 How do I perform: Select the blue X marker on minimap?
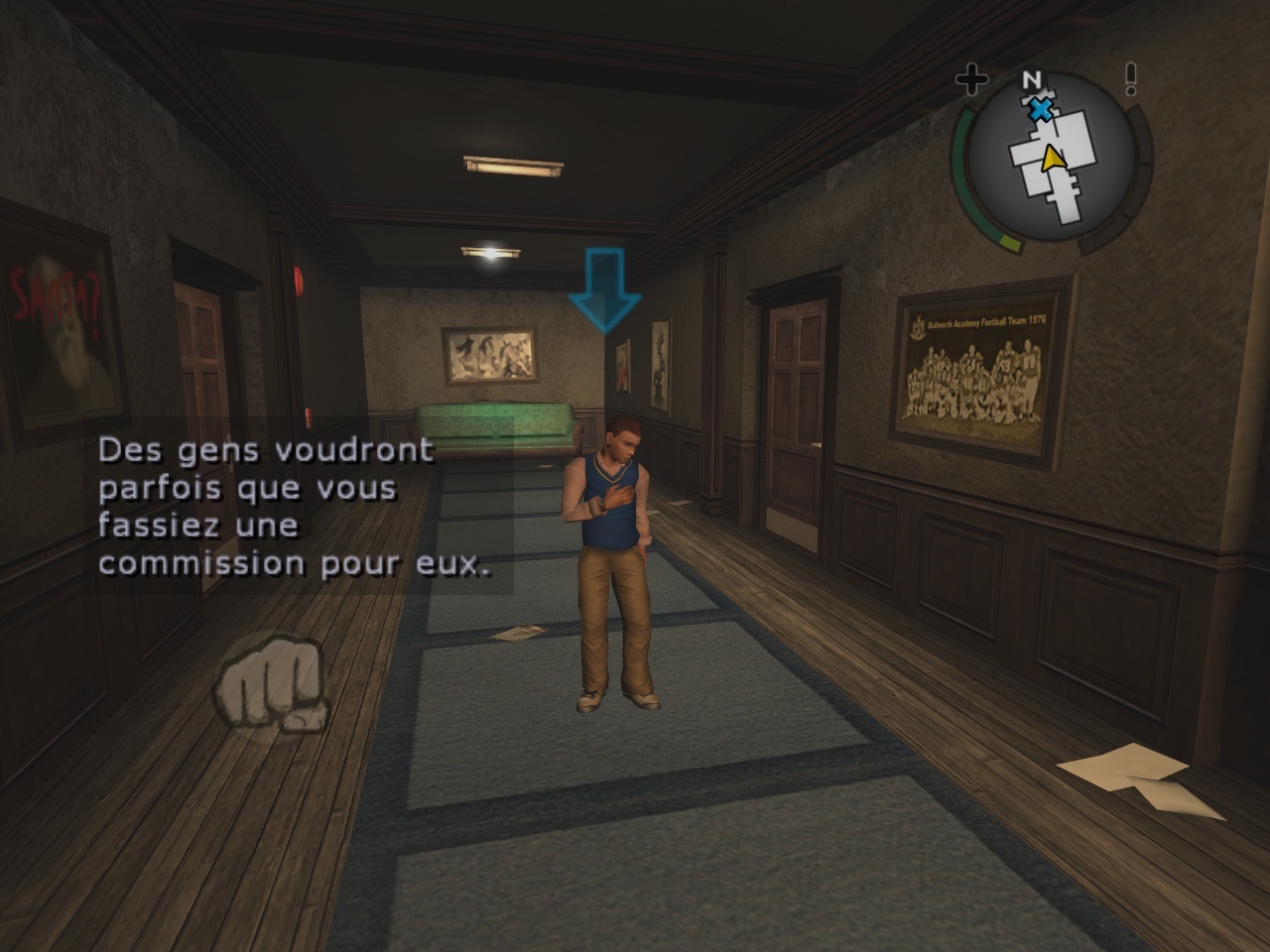1040,110
